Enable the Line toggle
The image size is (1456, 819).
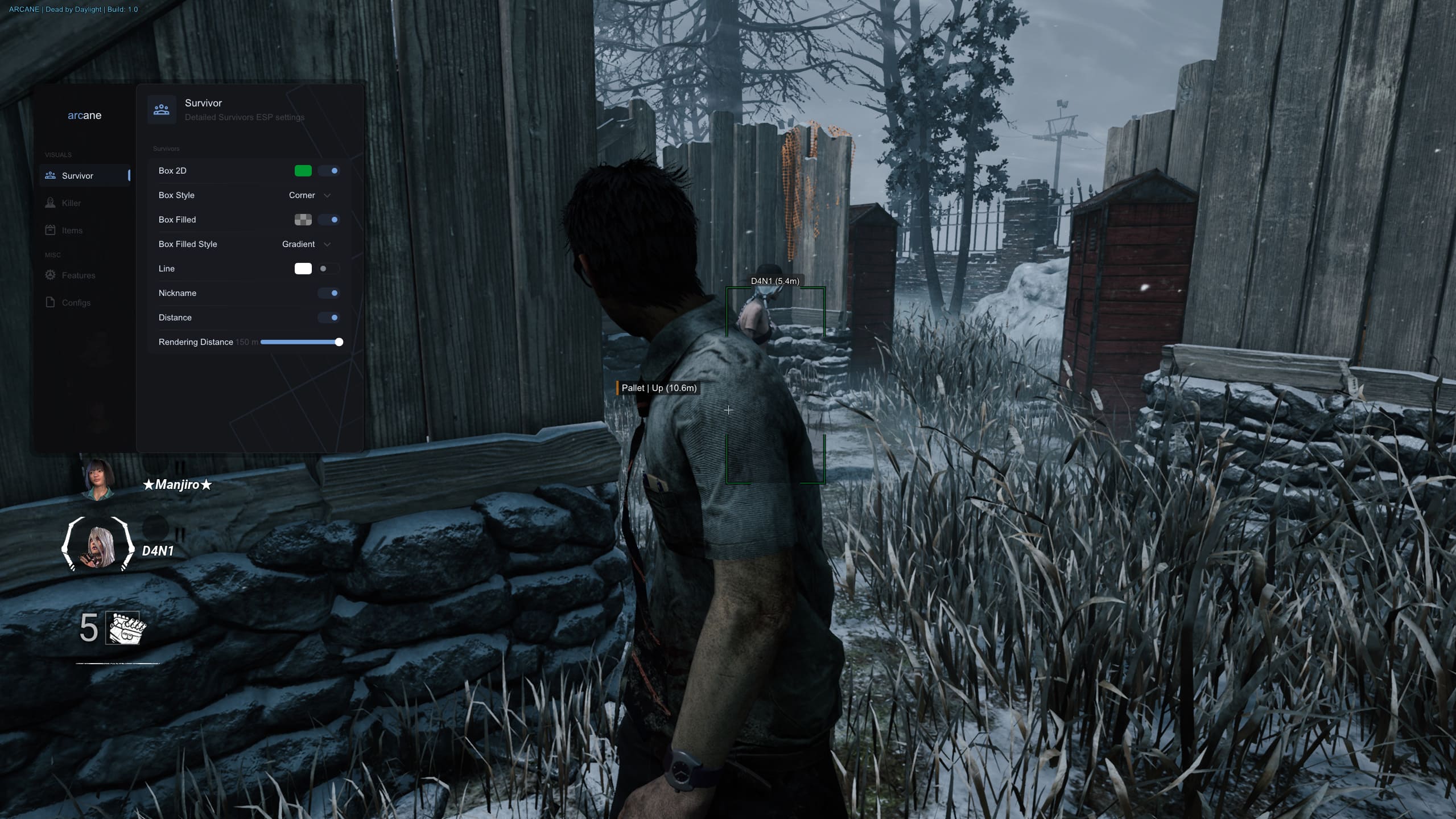point(329,269)
